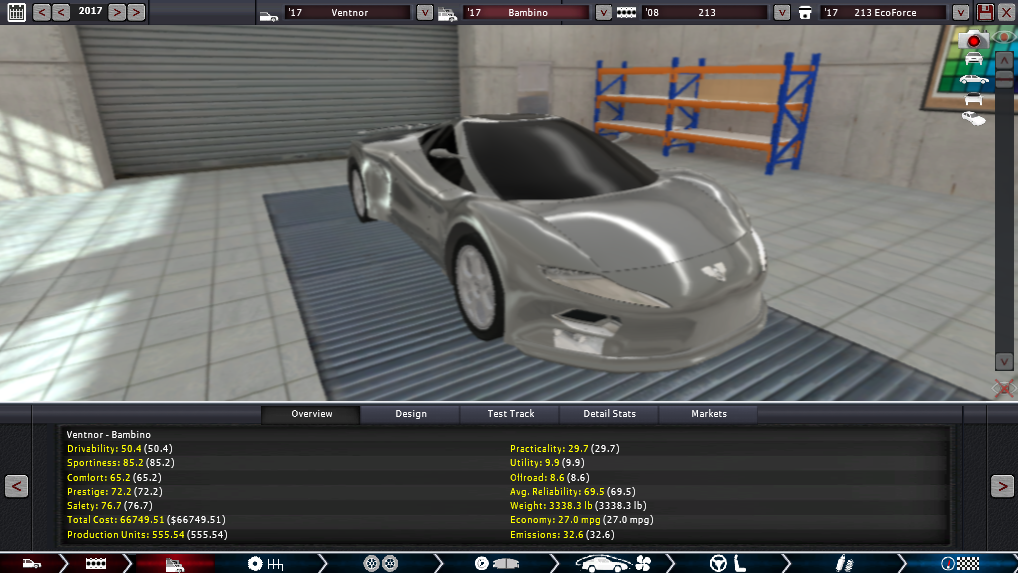Open the Design tab

(410, 414)
